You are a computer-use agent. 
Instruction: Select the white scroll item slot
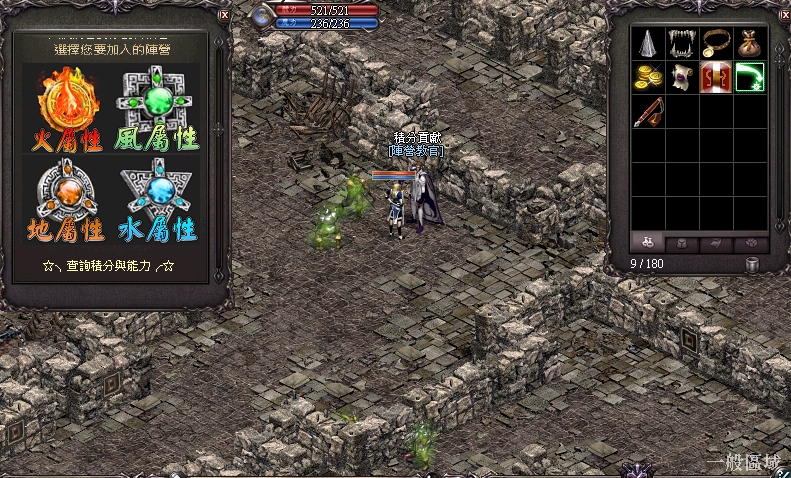pyautogui.click(x=682, y=77)
